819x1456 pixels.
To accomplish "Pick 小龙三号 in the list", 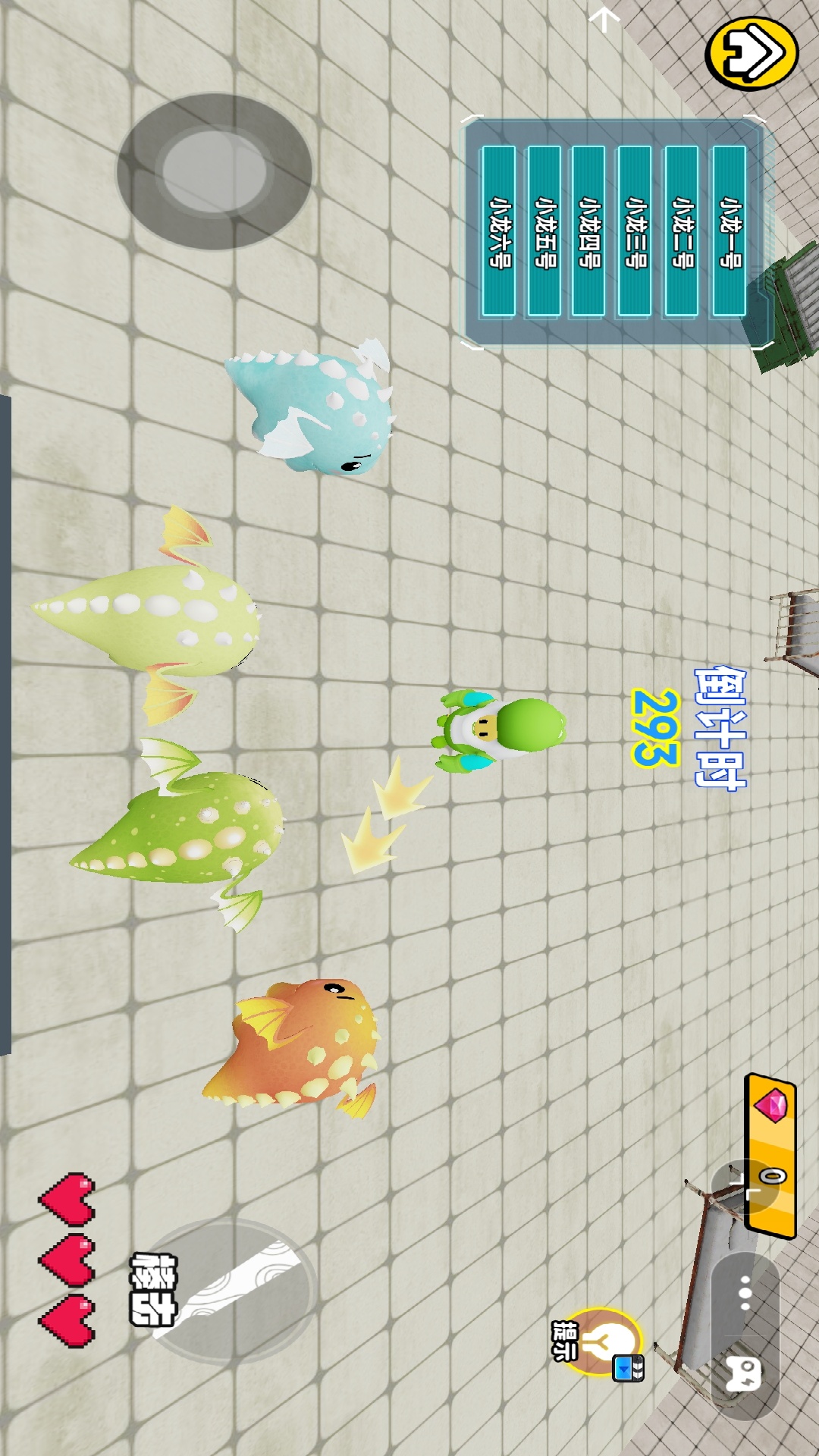I will pyautogui.click(x=635, y=231).
